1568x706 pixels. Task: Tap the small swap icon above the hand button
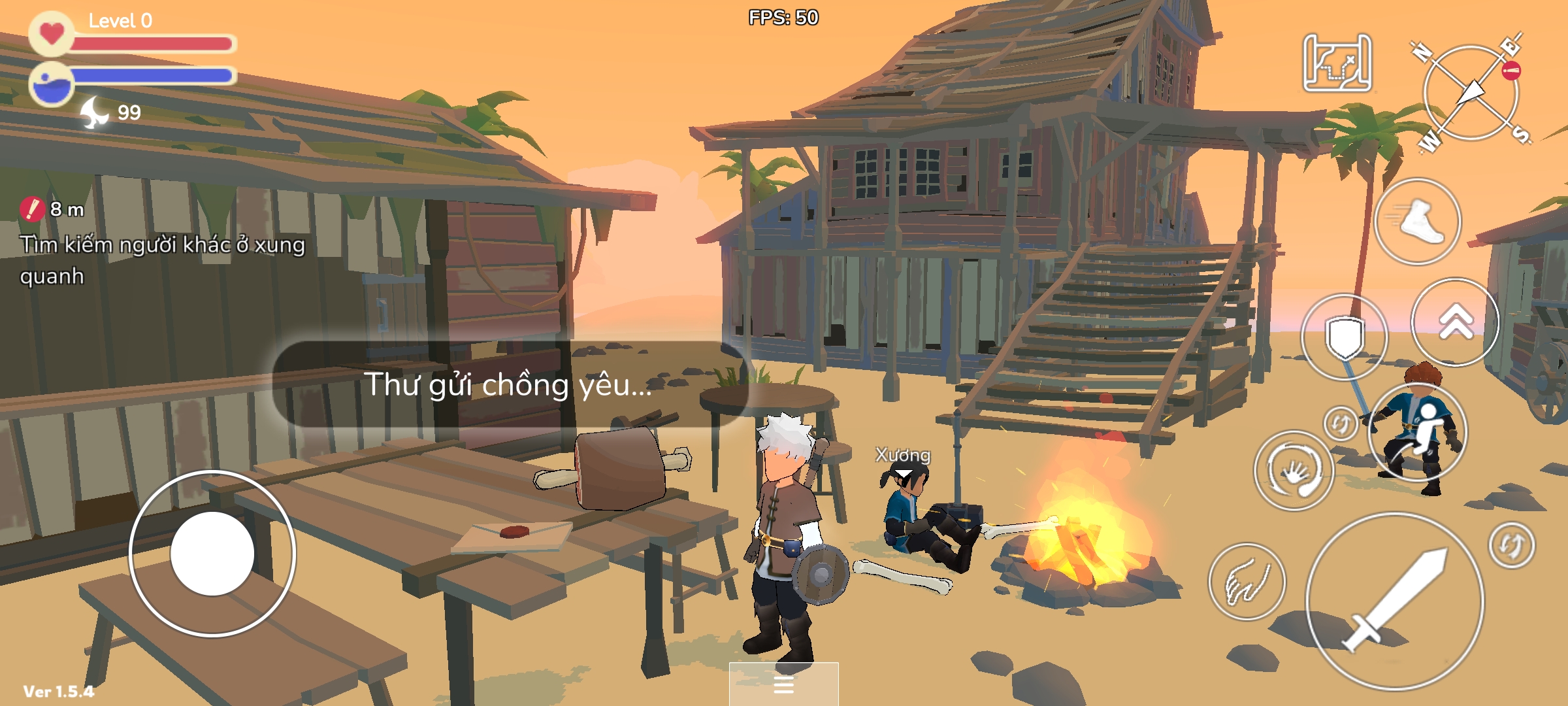point(1341,423)
